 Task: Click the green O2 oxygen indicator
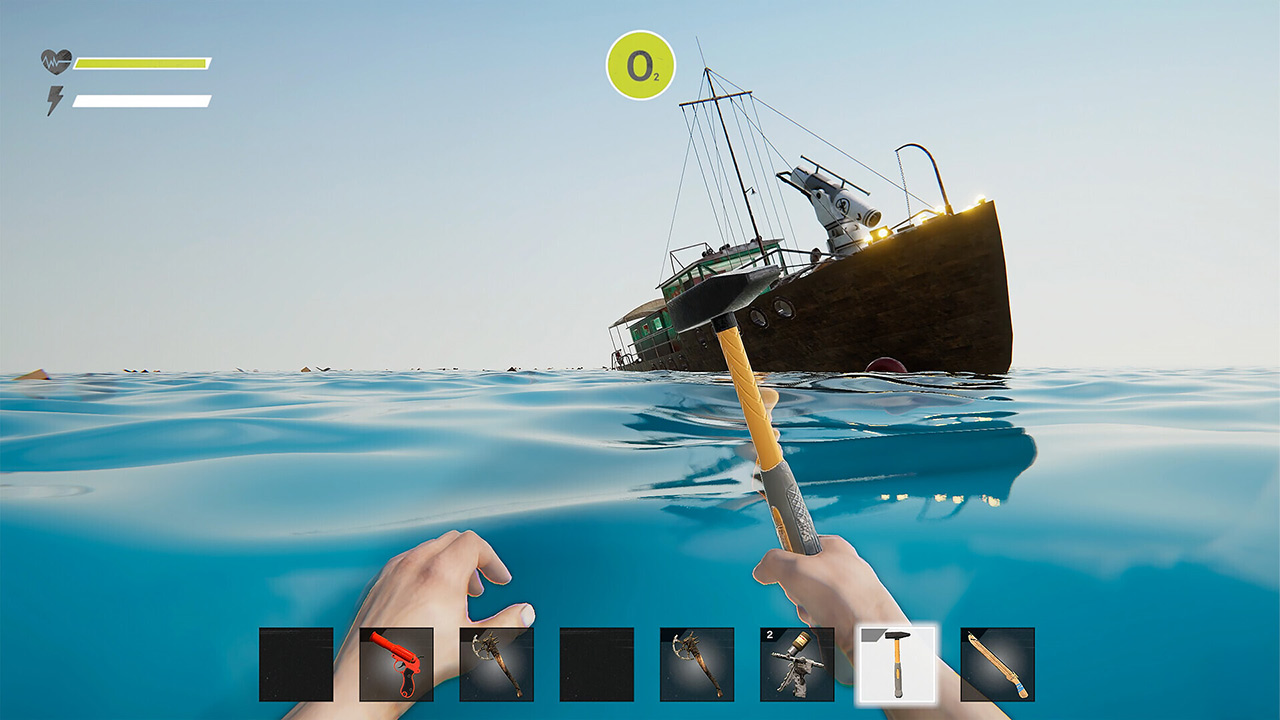tap(641, 65)
